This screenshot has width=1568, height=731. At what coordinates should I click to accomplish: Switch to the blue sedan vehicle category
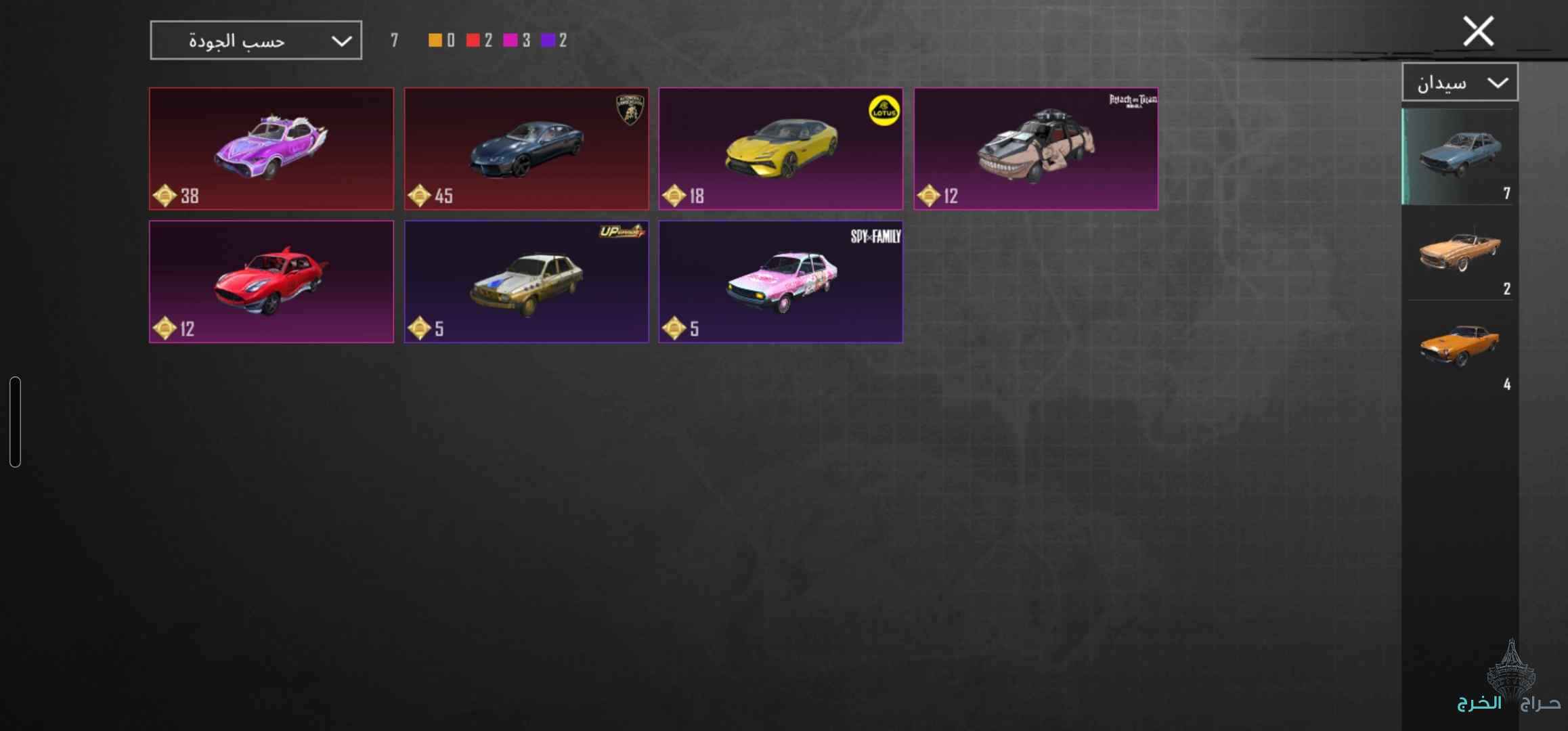point(1460,156)
